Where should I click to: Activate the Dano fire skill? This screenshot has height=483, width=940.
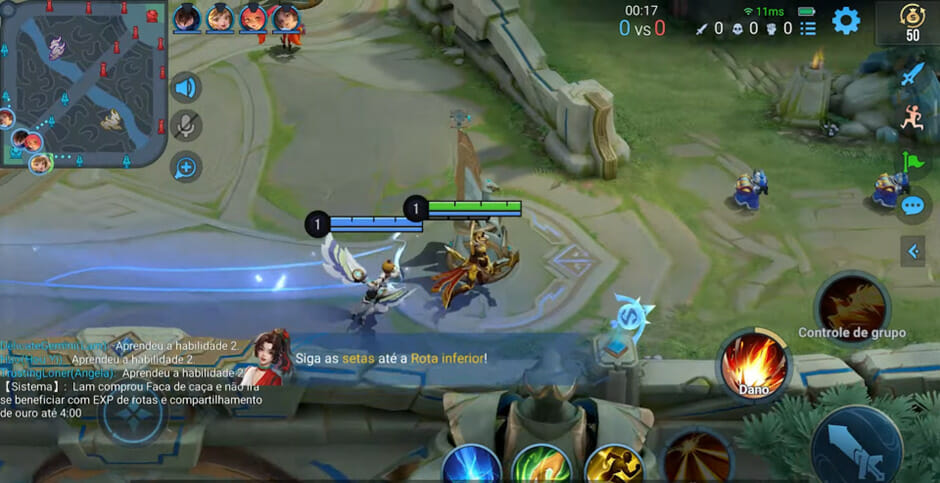pyautogui.click(x=754, y=362)
